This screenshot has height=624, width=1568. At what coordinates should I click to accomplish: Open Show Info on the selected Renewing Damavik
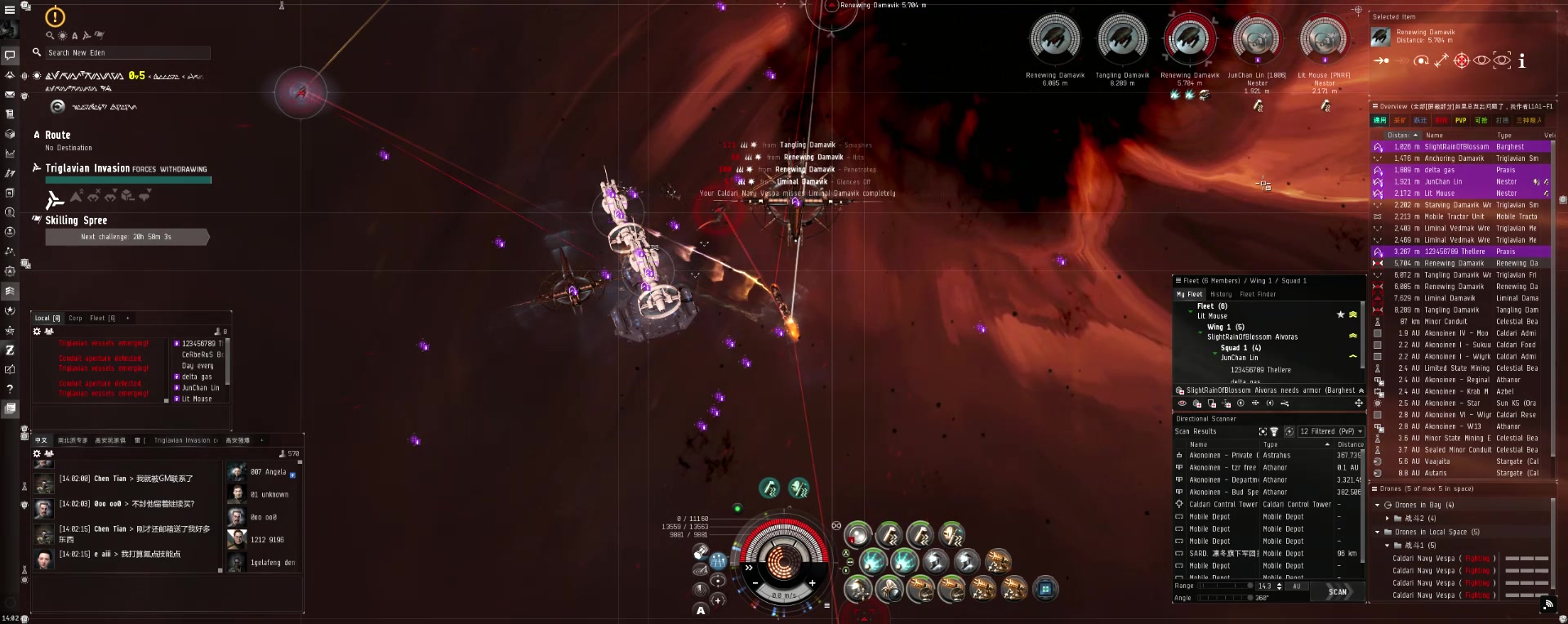(1521, 60)
